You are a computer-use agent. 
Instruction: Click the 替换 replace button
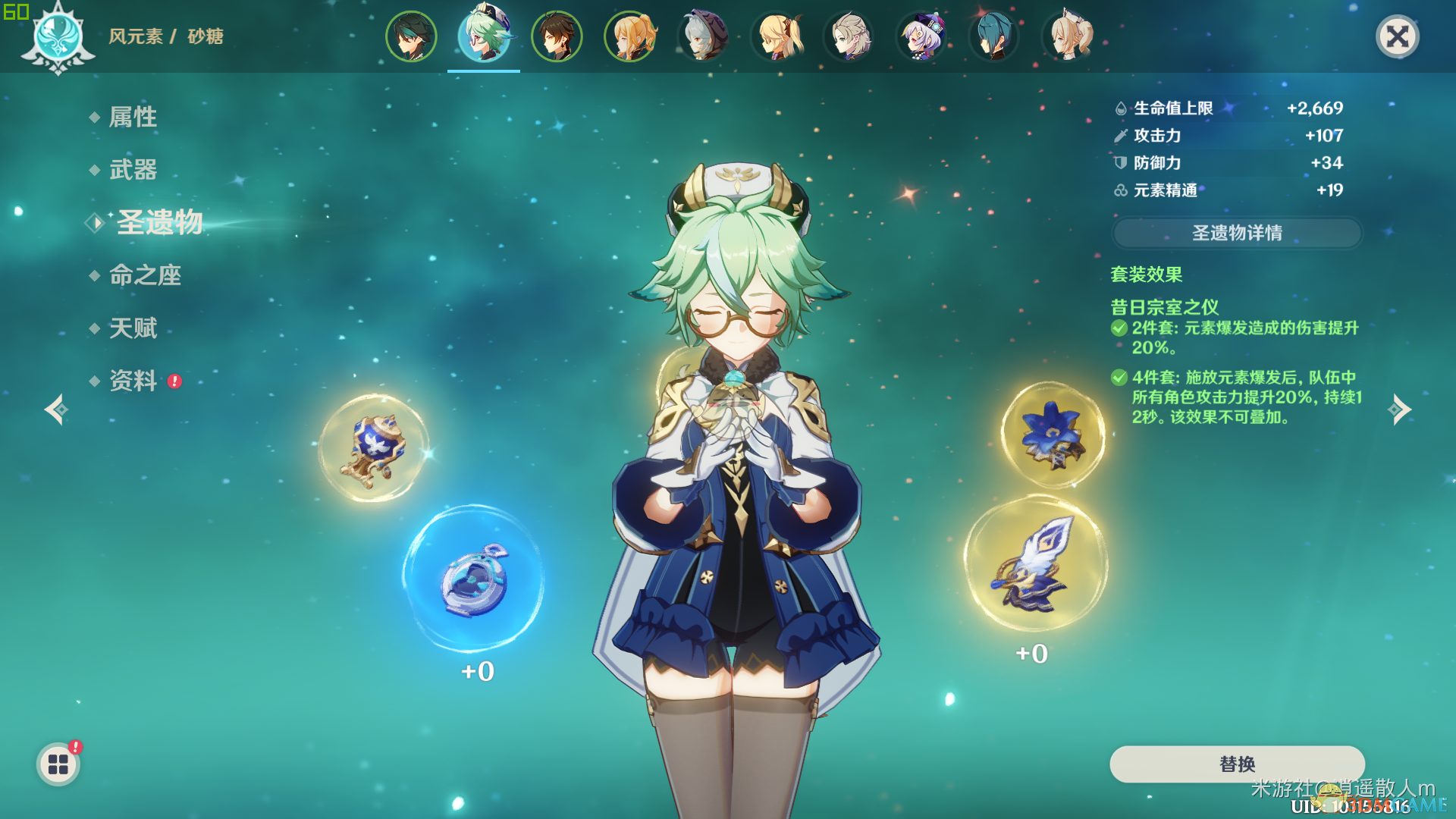click(x=1237, y=764)
